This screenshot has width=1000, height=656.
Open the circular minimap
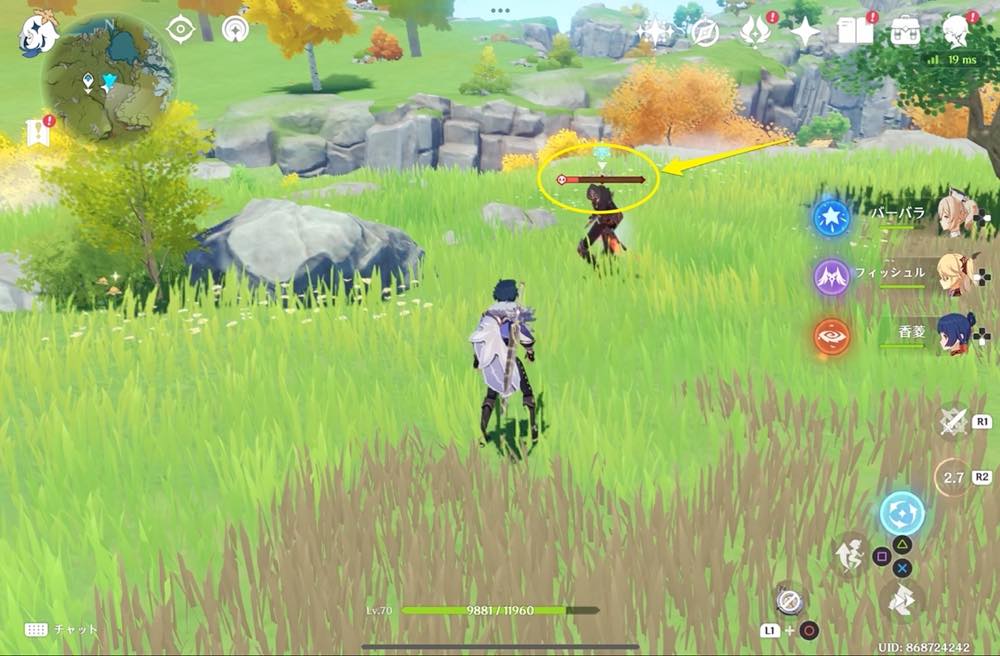(108, 78)
